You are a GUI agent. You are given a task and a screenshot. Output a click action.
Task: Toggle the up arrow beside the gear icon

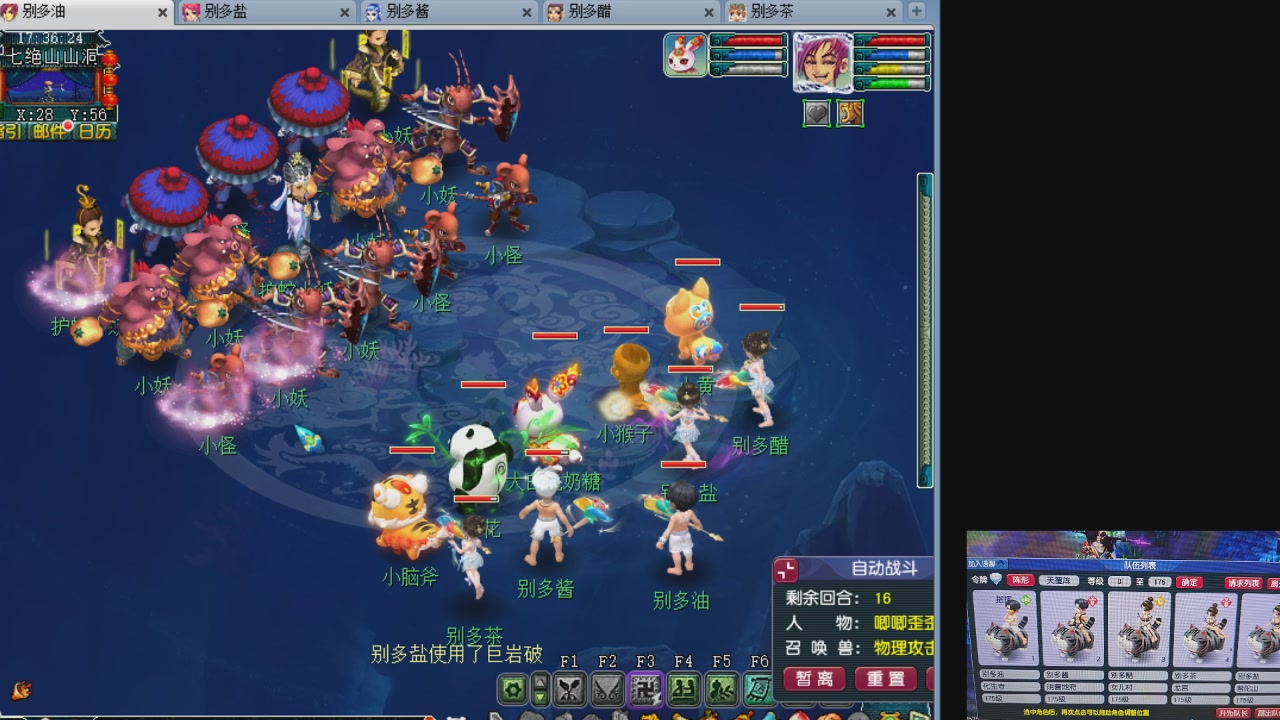point(540,681)
